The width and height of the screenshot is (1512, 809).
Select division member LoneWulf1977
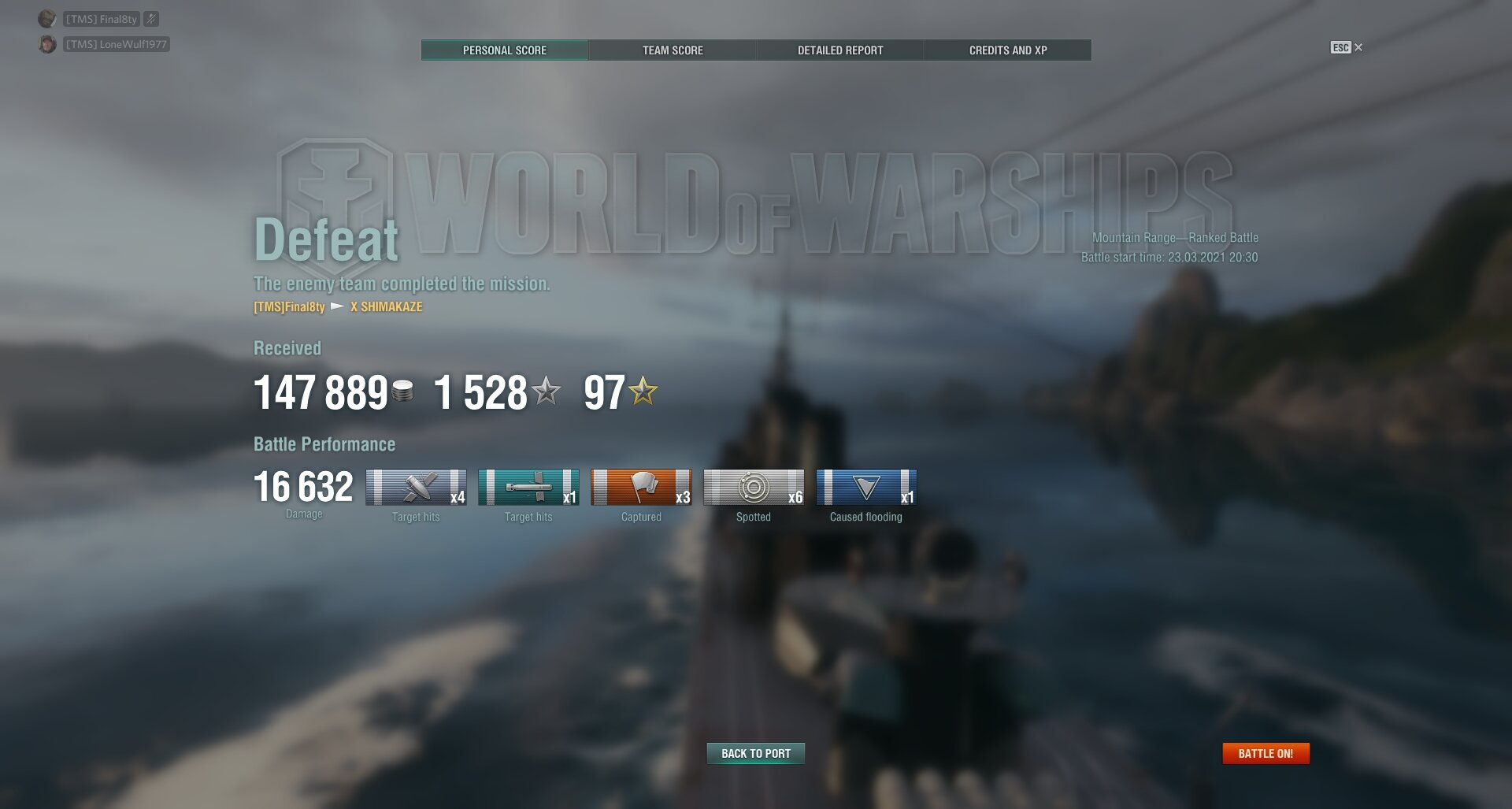click(x=116, y=44)
